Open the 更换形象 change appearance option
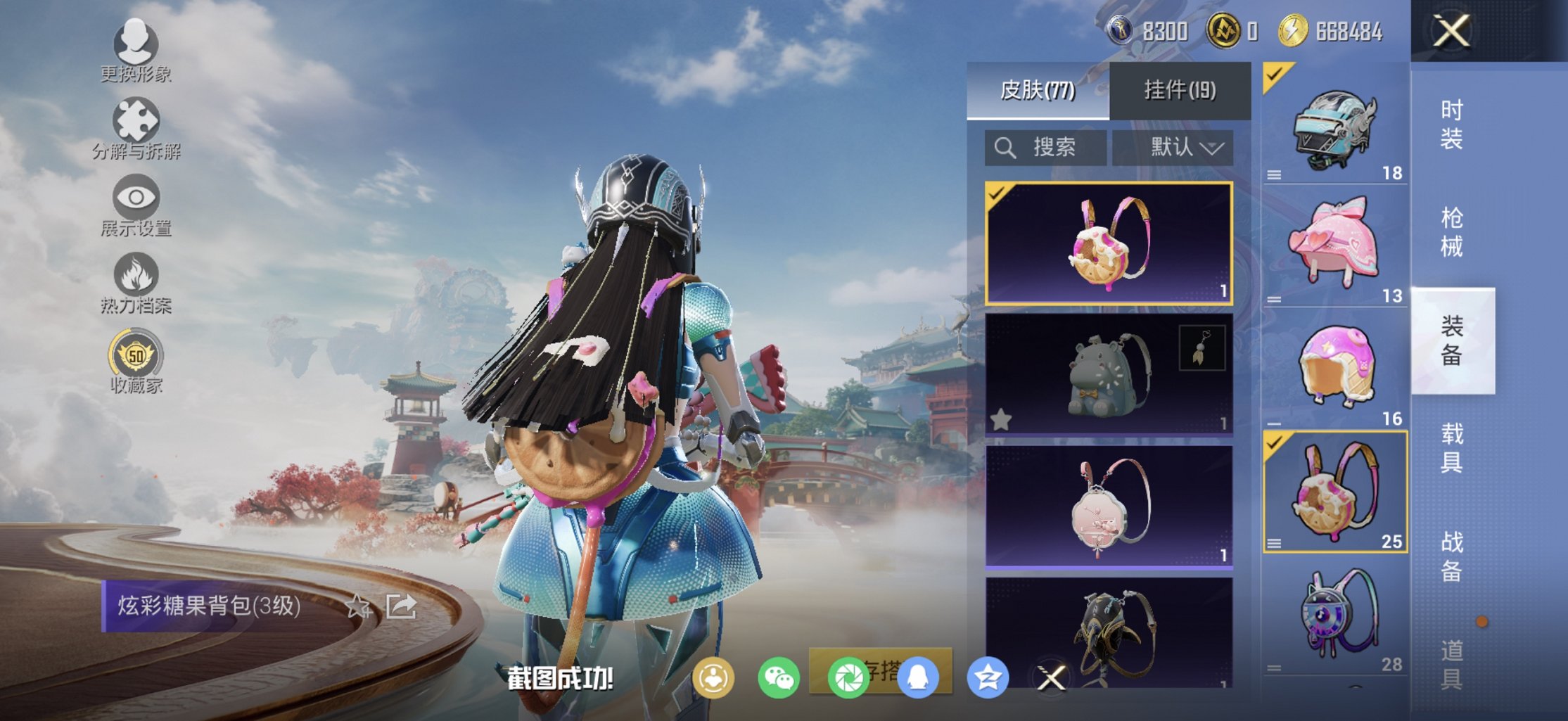This screenshot has width=1568, height=721. (136, 51)
